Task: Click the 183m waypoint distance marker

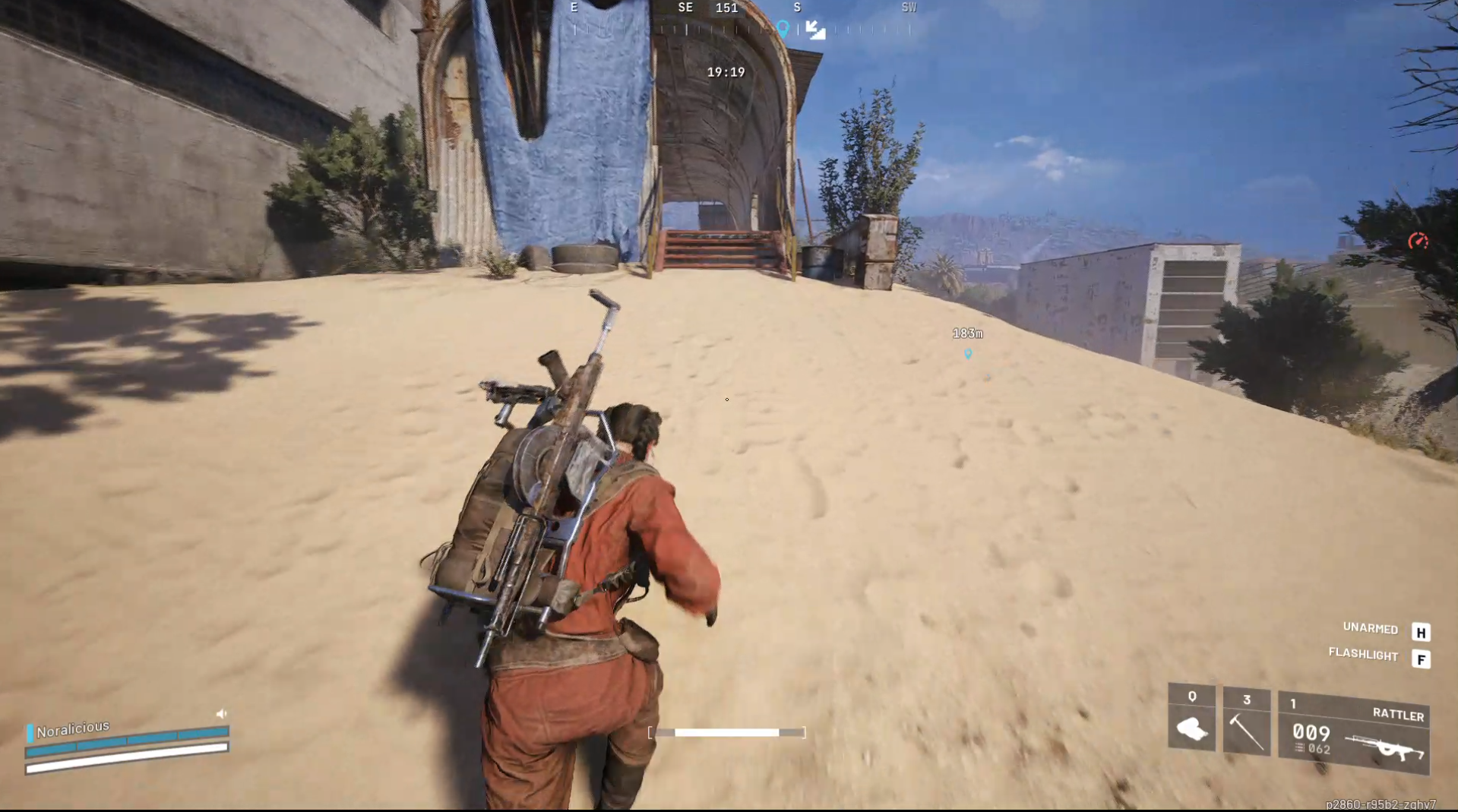Action: click(966, 333)
